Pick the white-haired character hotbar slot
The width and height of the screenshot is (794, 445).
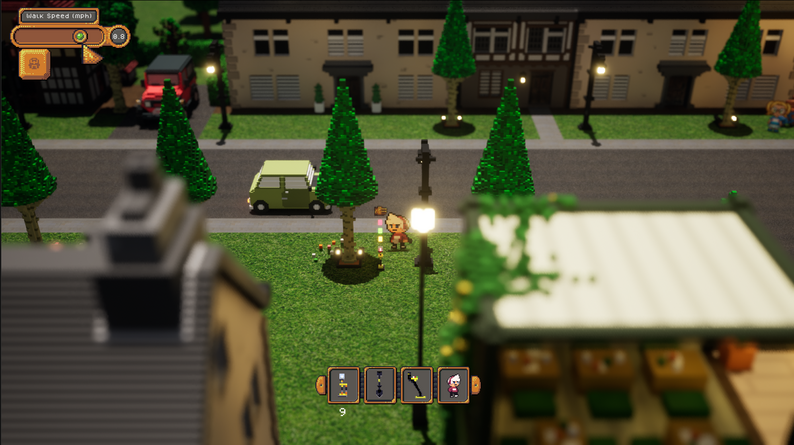(454, 384)
